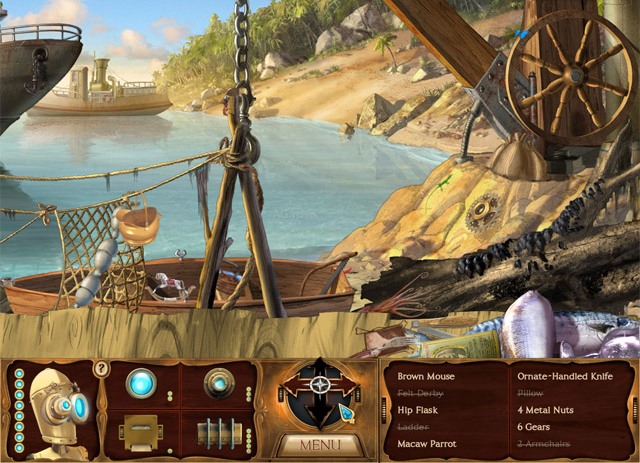Image resolution: width=640 pixels, height=463 pixels.
Task: Click the question mark help icon
Action: [100, 369]
